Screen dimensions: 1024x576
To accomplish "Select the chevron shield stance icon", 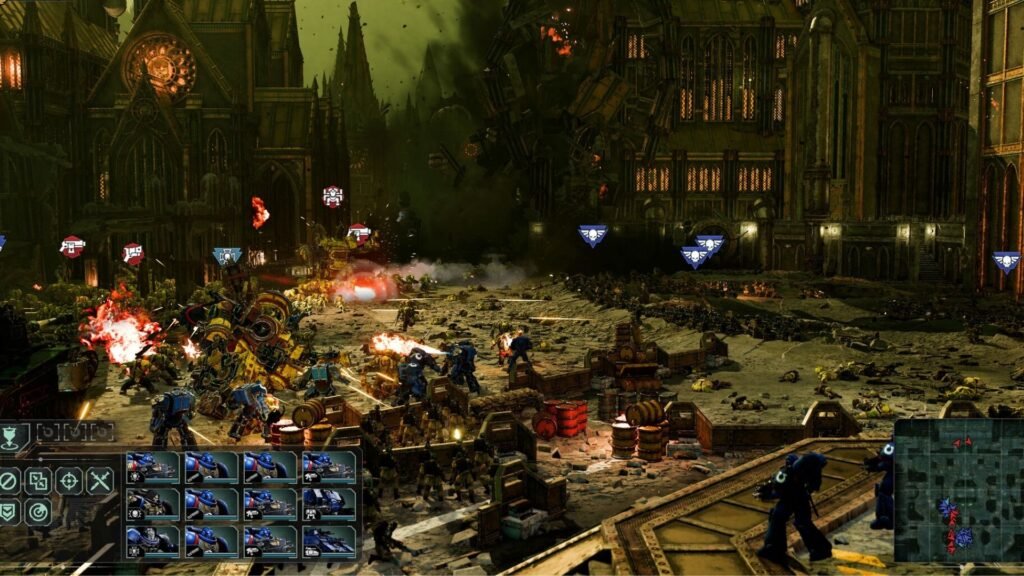I will (x=9, y=512).
